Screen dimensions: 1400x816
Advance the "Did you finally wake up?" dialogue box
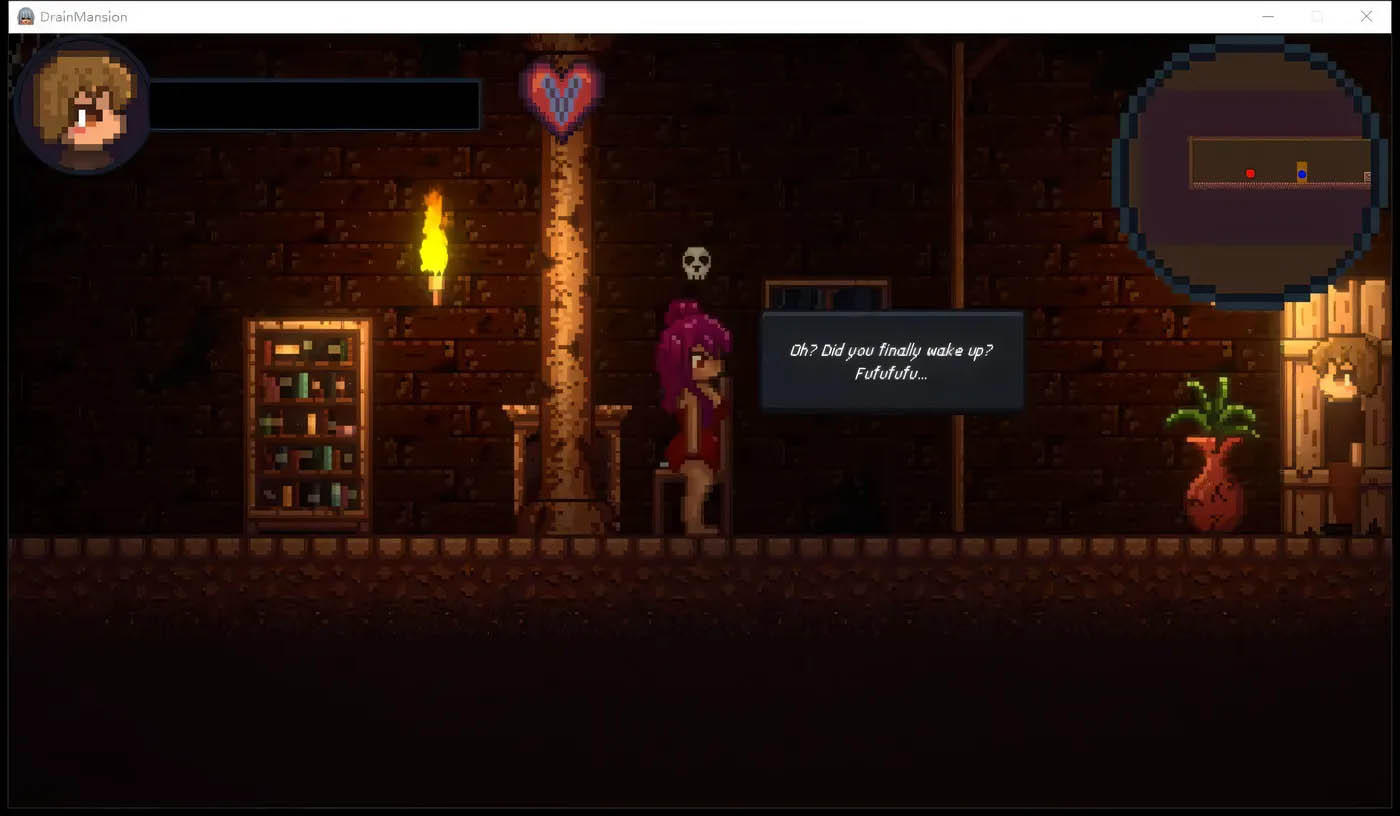coord(891,362)
